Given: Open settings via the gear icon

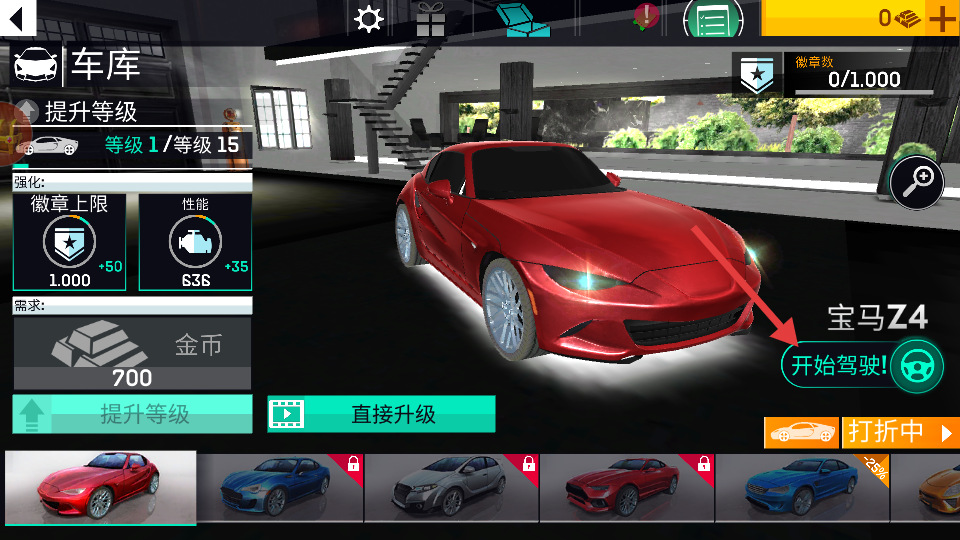Looking at the screenshot, I should coord(369,19).
